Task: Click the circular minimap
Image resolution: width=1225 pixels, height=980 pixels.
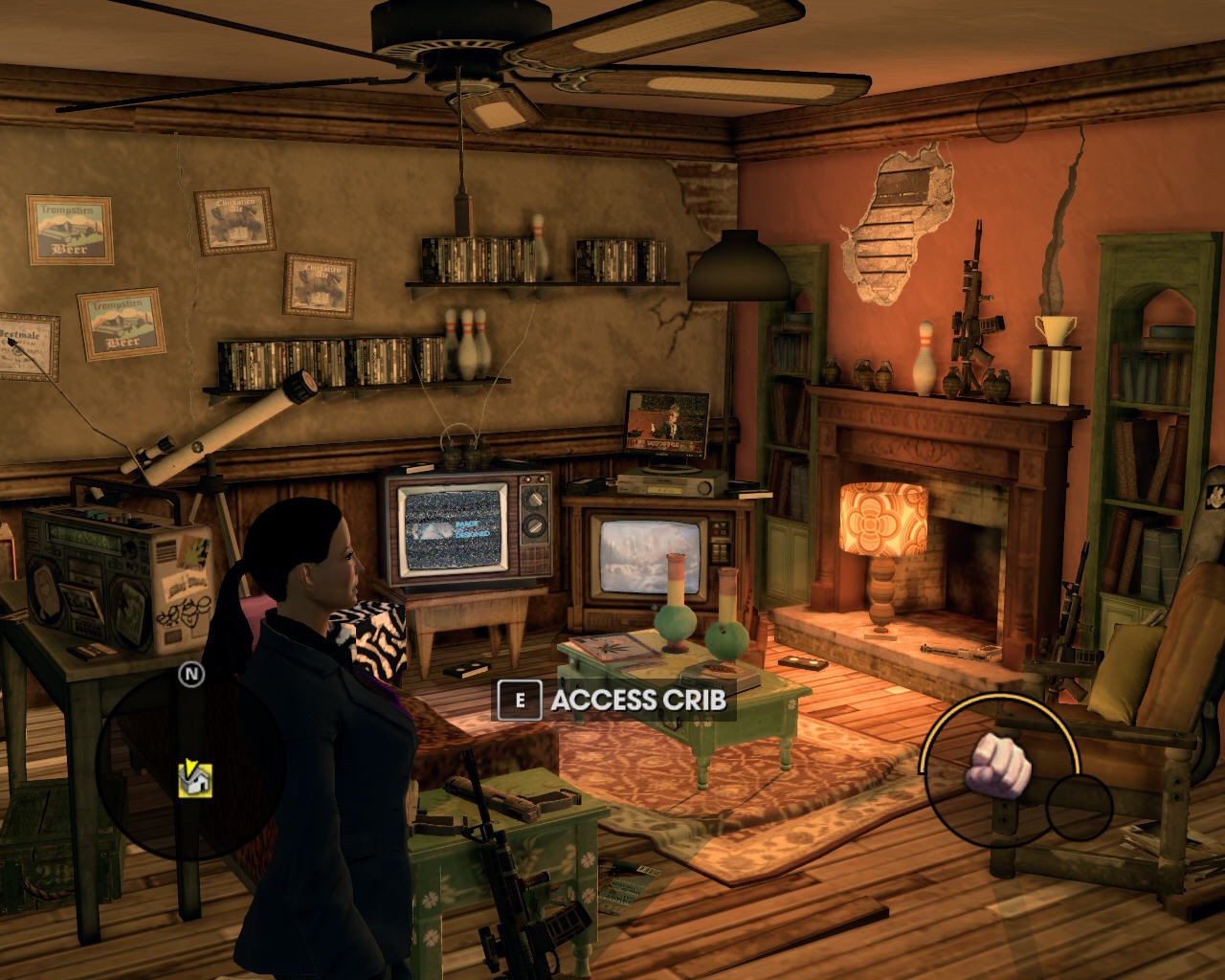Action: [x=191, y=766]
